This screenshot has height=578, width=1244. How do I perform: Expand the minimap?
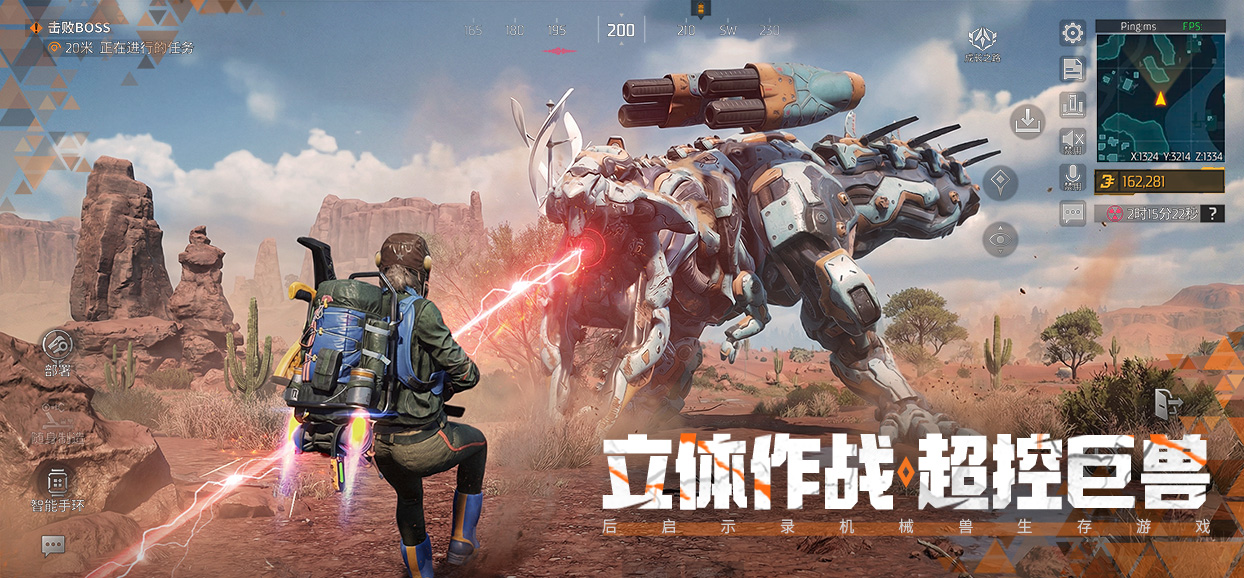point(1160,96)
